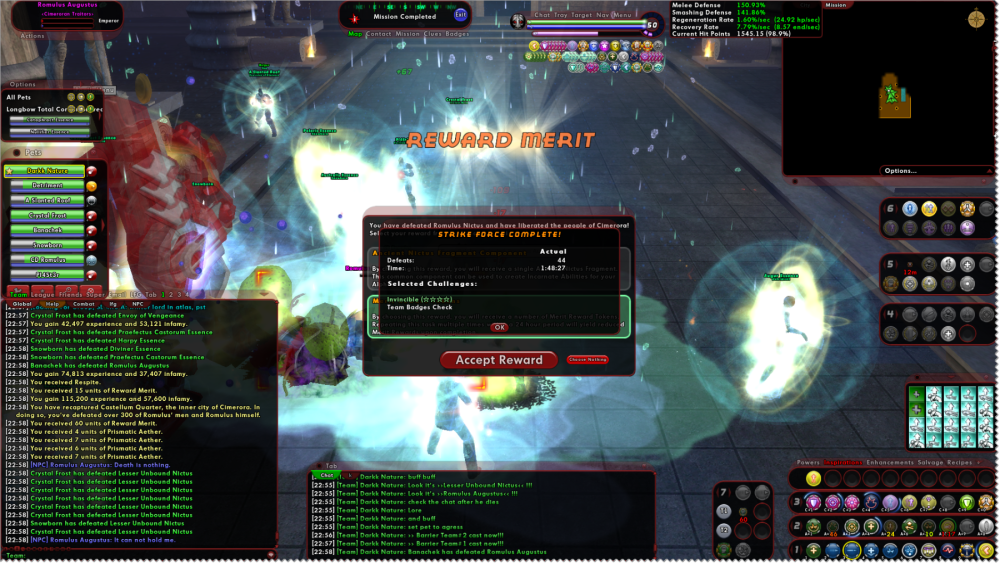
Task: Open the Salvage tab
Action: tap(929, 463)
